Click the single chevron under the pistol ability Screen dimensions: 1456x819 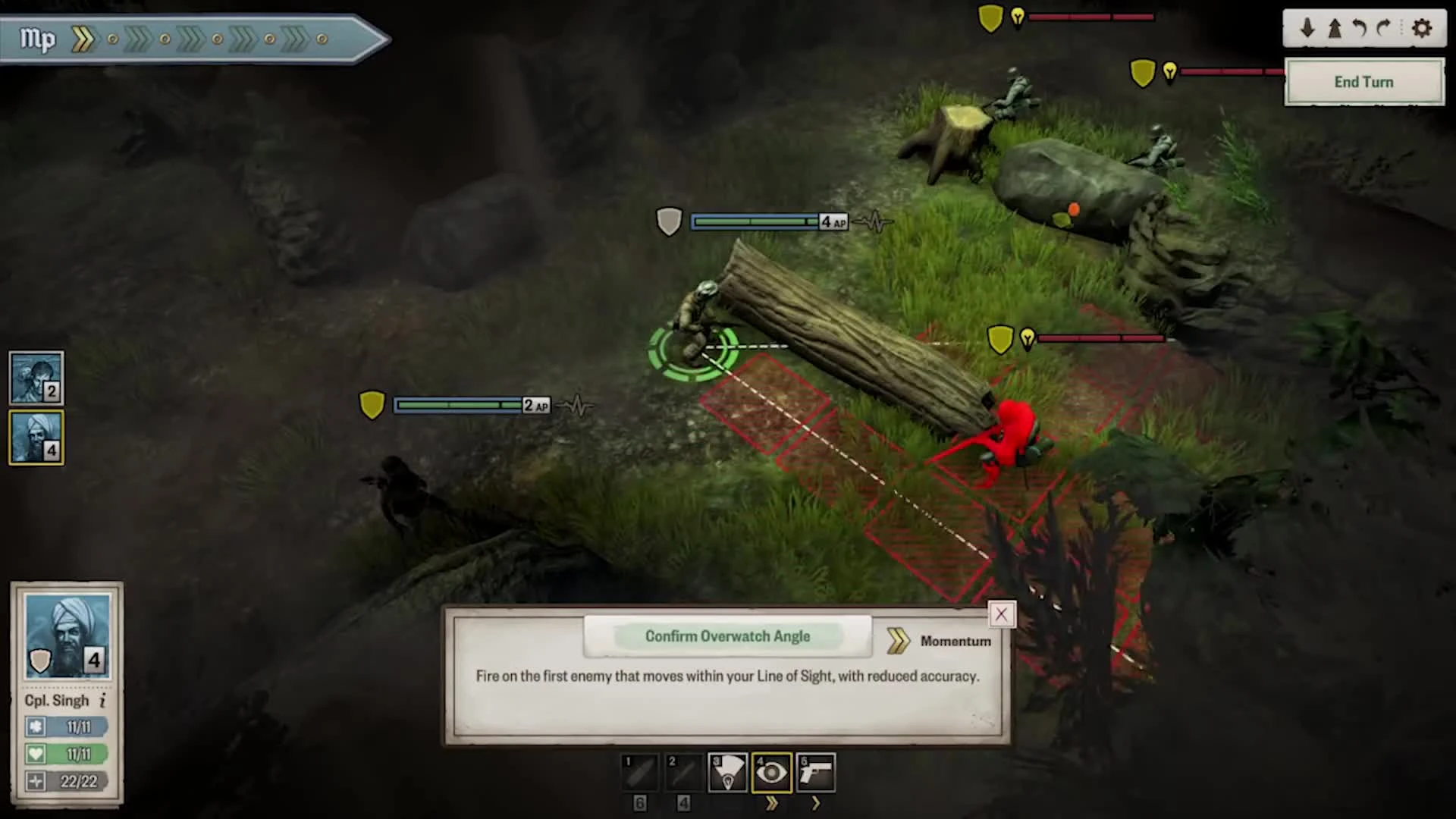(815, 803)
